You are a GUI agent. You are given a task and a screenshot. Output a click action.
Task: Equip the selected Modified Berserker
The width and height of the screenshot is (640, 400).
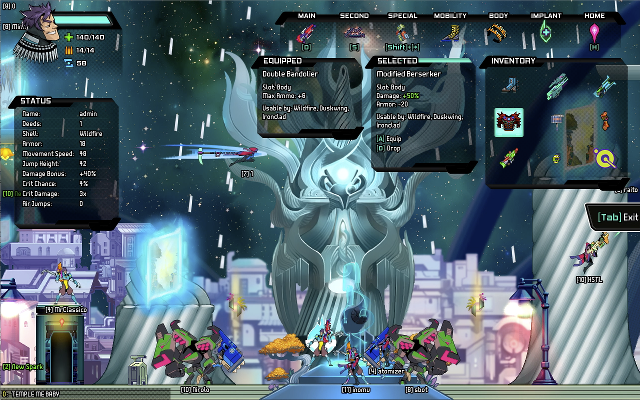pyautogui.click(x=388, y=138)
